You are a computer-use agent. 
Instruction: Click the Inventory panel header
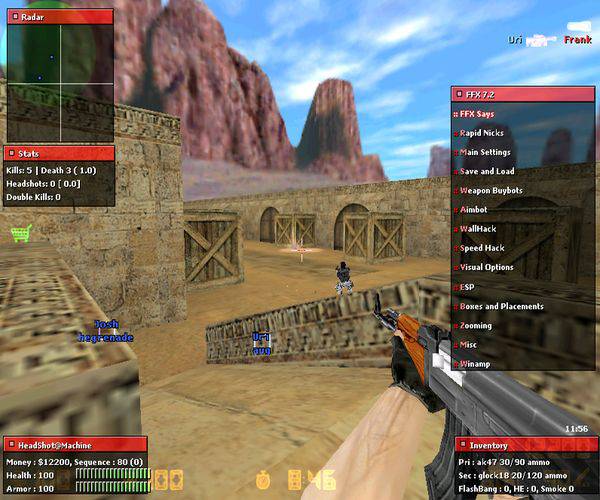coord(524,445)
